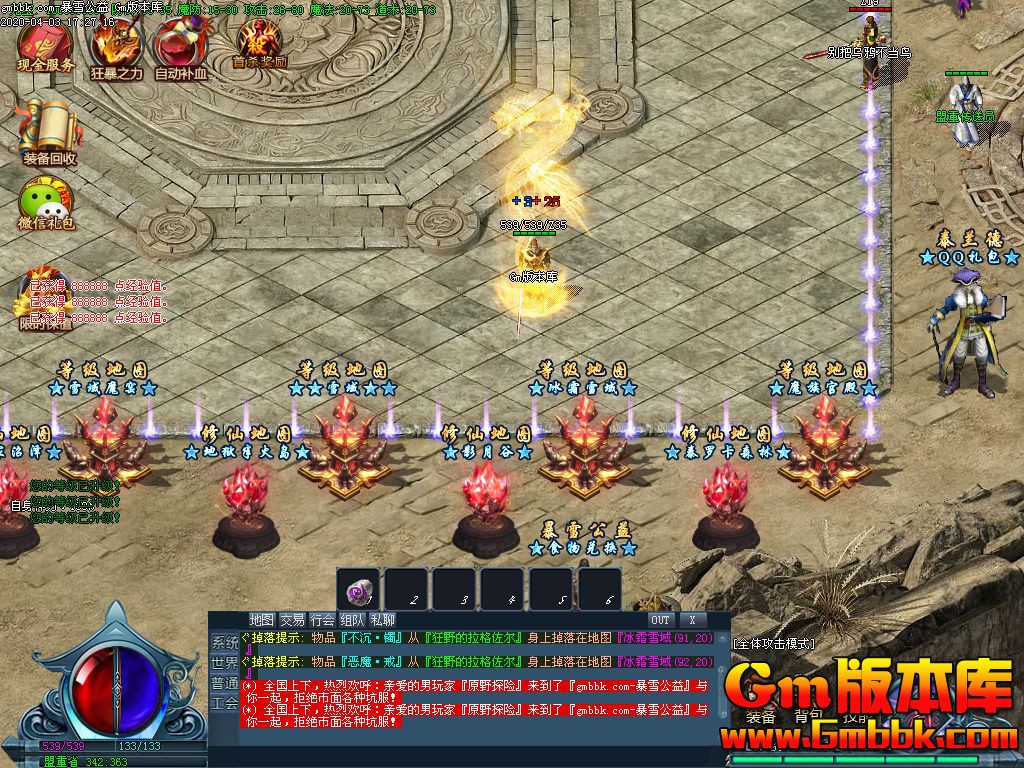Toggle the 自动补血 potion icon
The image size is (1024, 768).
pos(180,46)
